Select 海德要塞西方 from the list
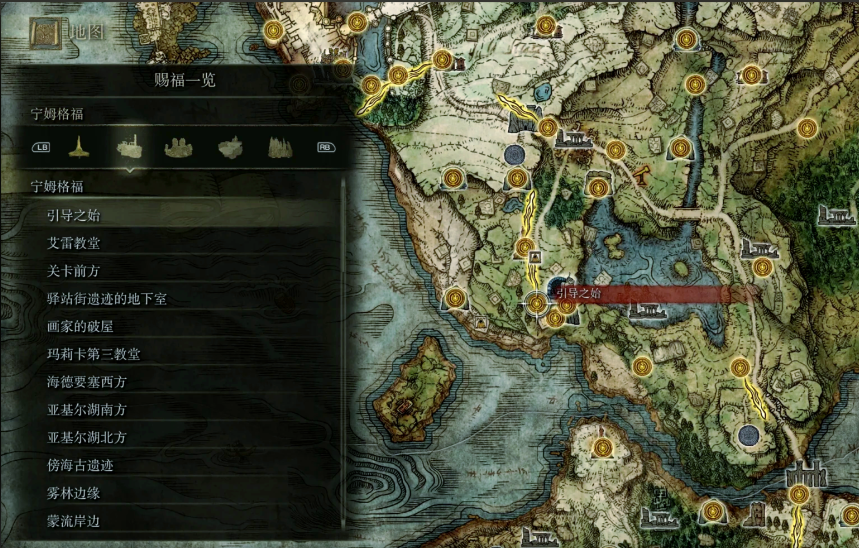The height and width of the screenshot is (548, 859). (x=87, y=382)
